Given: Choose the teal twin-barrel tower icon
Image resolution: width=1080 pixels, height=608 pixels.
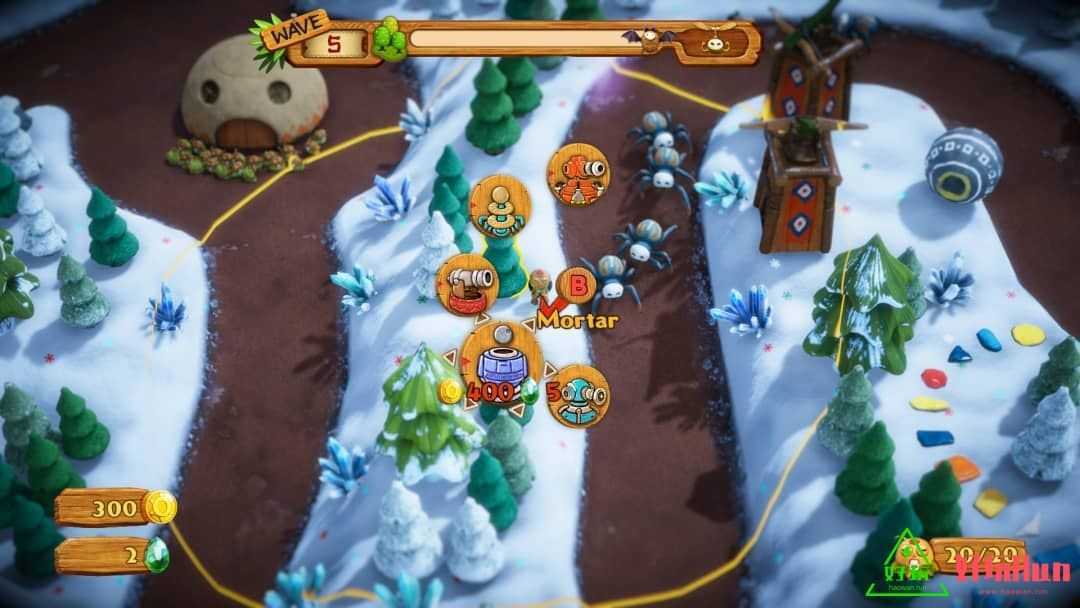Looking at the screenshot, I should pyautogui.click(x=579, y=396).
